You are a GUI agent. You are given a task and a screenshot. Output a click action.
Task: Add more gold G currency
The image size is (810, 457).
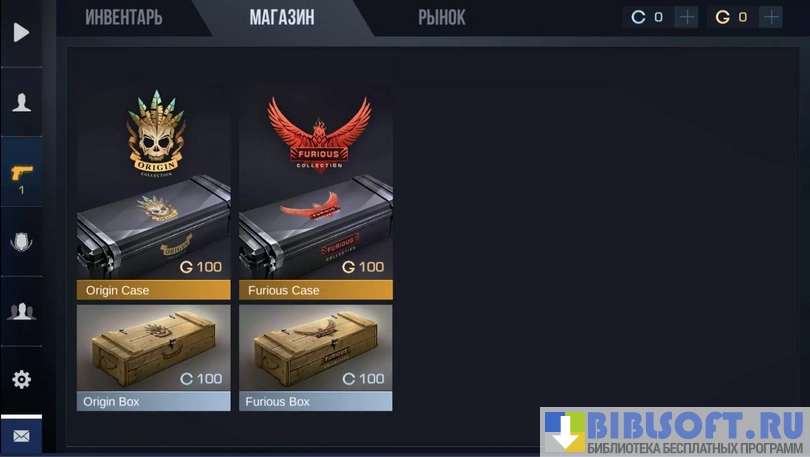pos(771,17)
